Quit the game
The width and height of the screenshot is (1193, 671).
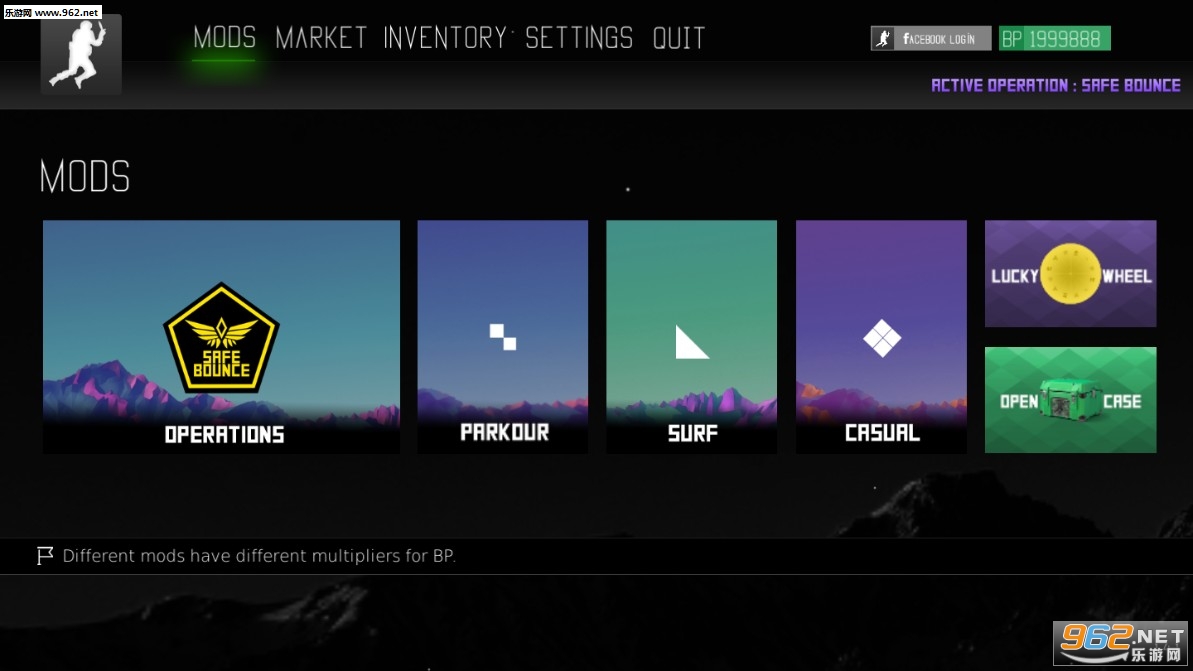679,39
